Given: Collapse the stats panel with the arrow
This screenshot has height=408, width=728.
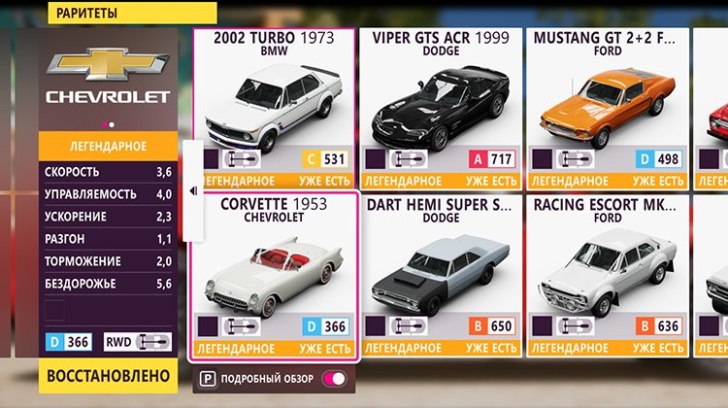Looking at the screenshot, I should pos(193,190).
